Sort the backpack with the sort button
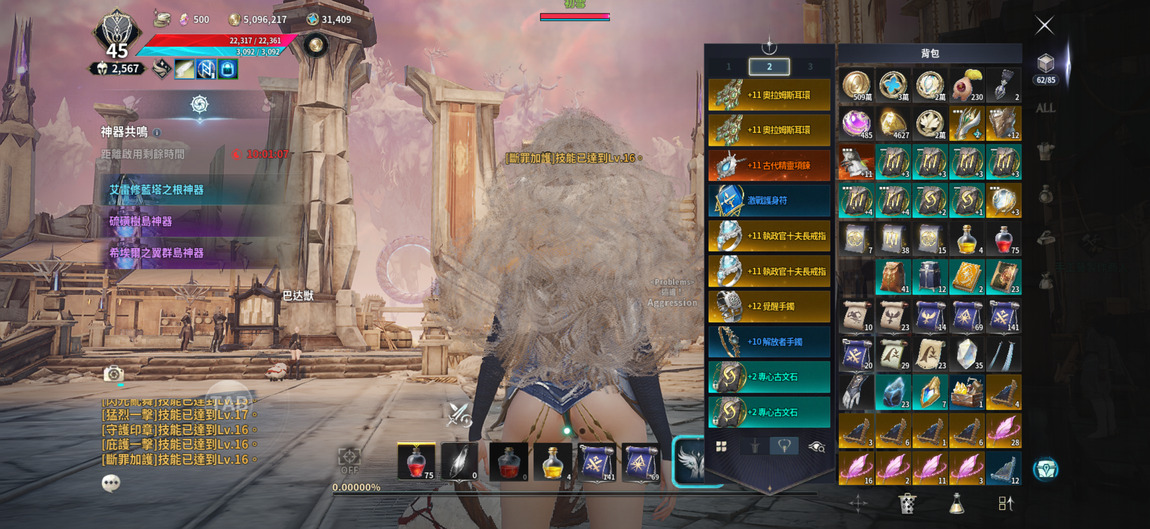 (x=1005, y=503)
